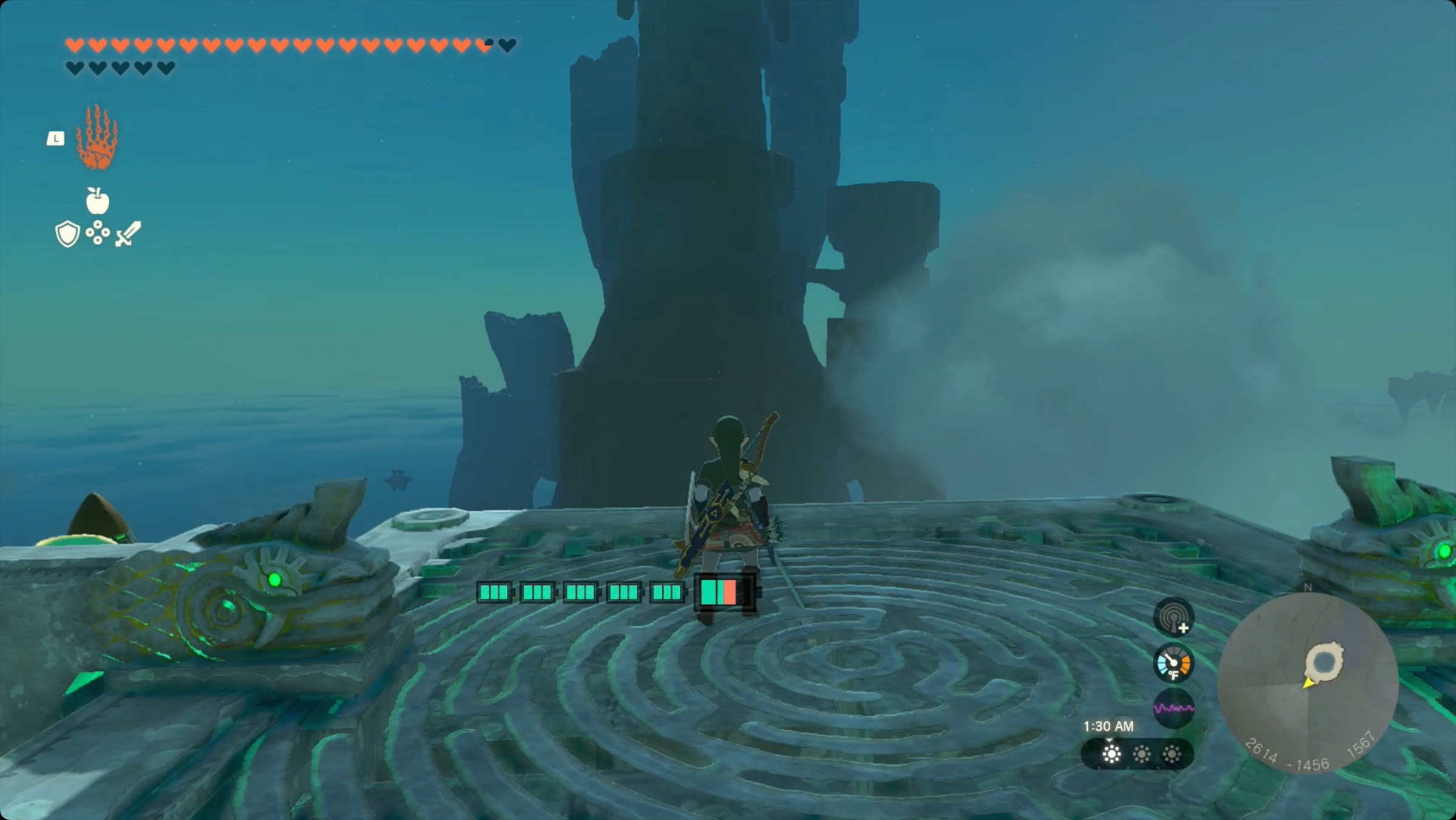Choose the shield quick-select icon
This screenshot has width=1456, height=820.
(x=67, y=234)
